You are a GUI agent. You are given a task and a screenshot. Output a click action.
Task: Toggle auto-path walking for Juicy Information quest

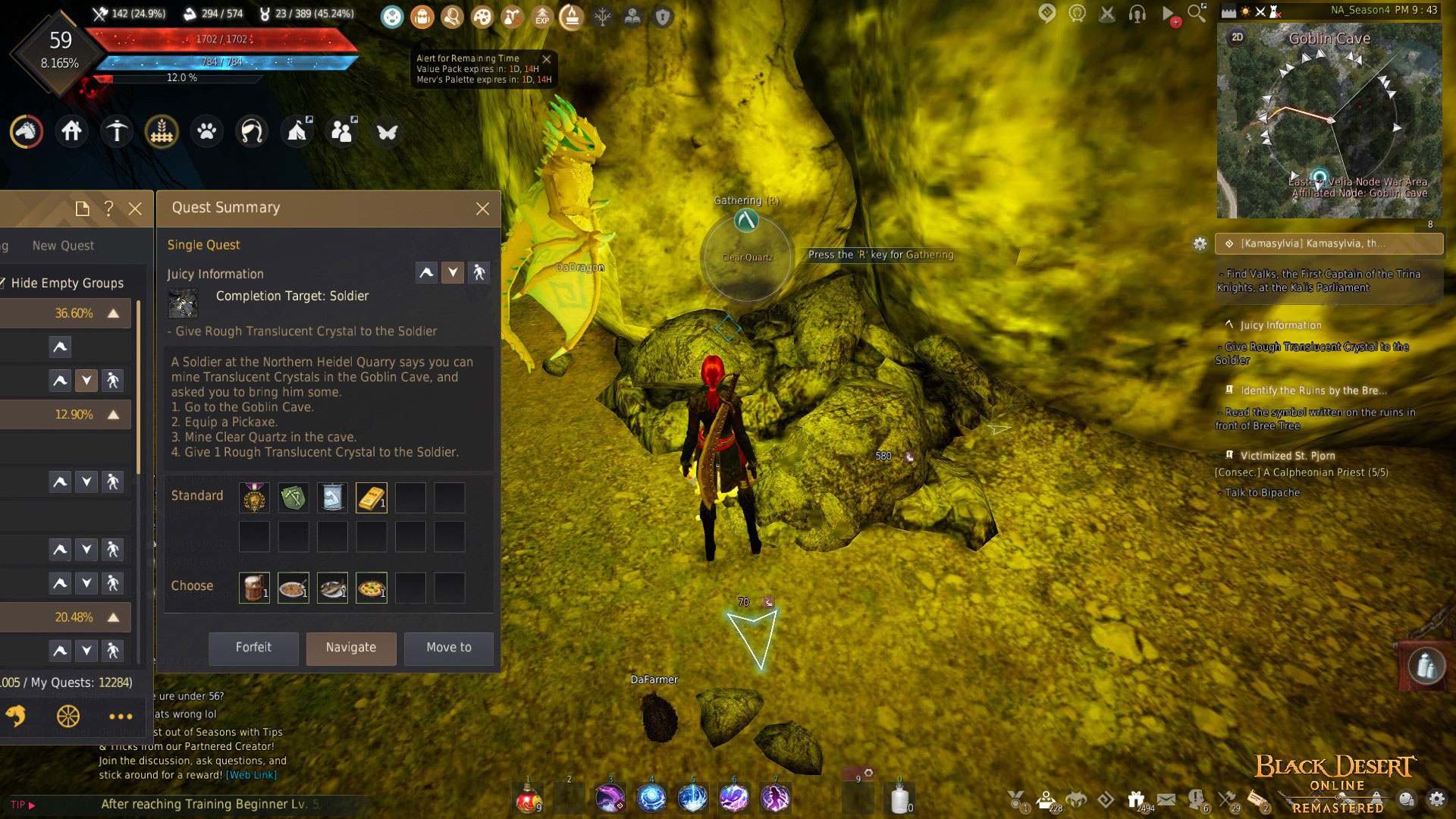coord(480,272)
